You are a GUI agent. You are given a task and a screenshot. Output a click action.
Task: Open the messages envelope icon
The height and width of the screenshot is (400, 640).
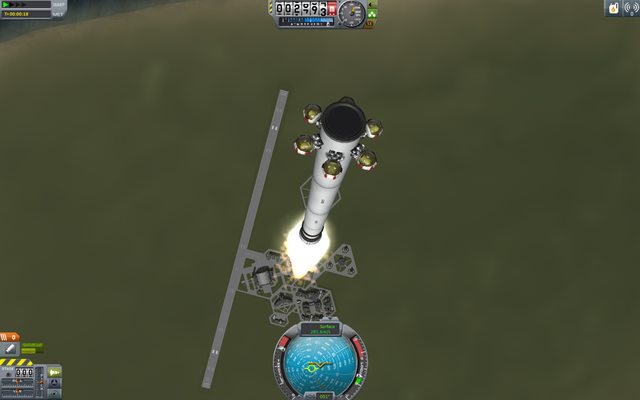point(612,8)
